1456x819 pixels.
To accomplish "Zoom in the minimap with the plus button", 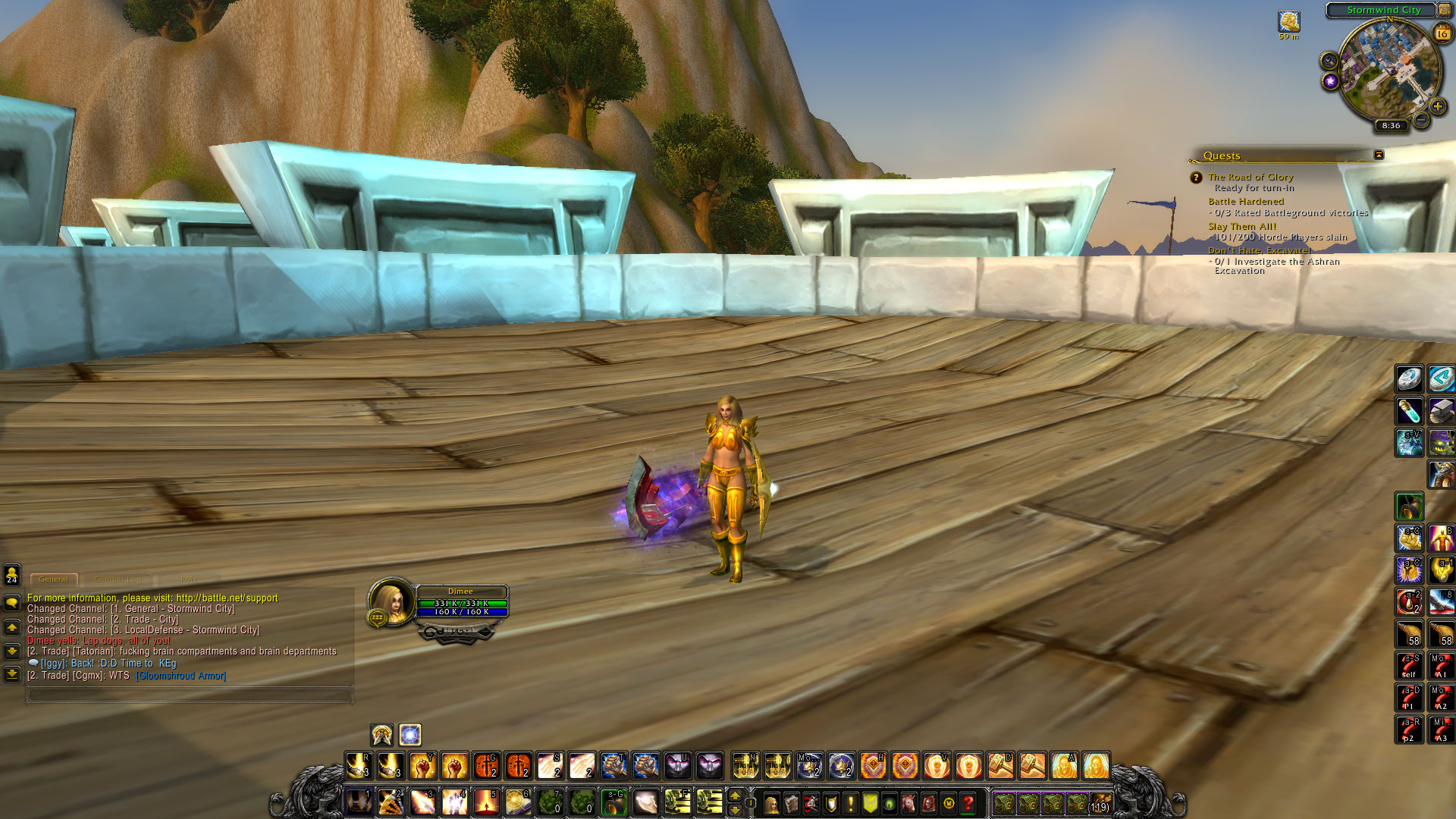I will tap(1437, 107).
